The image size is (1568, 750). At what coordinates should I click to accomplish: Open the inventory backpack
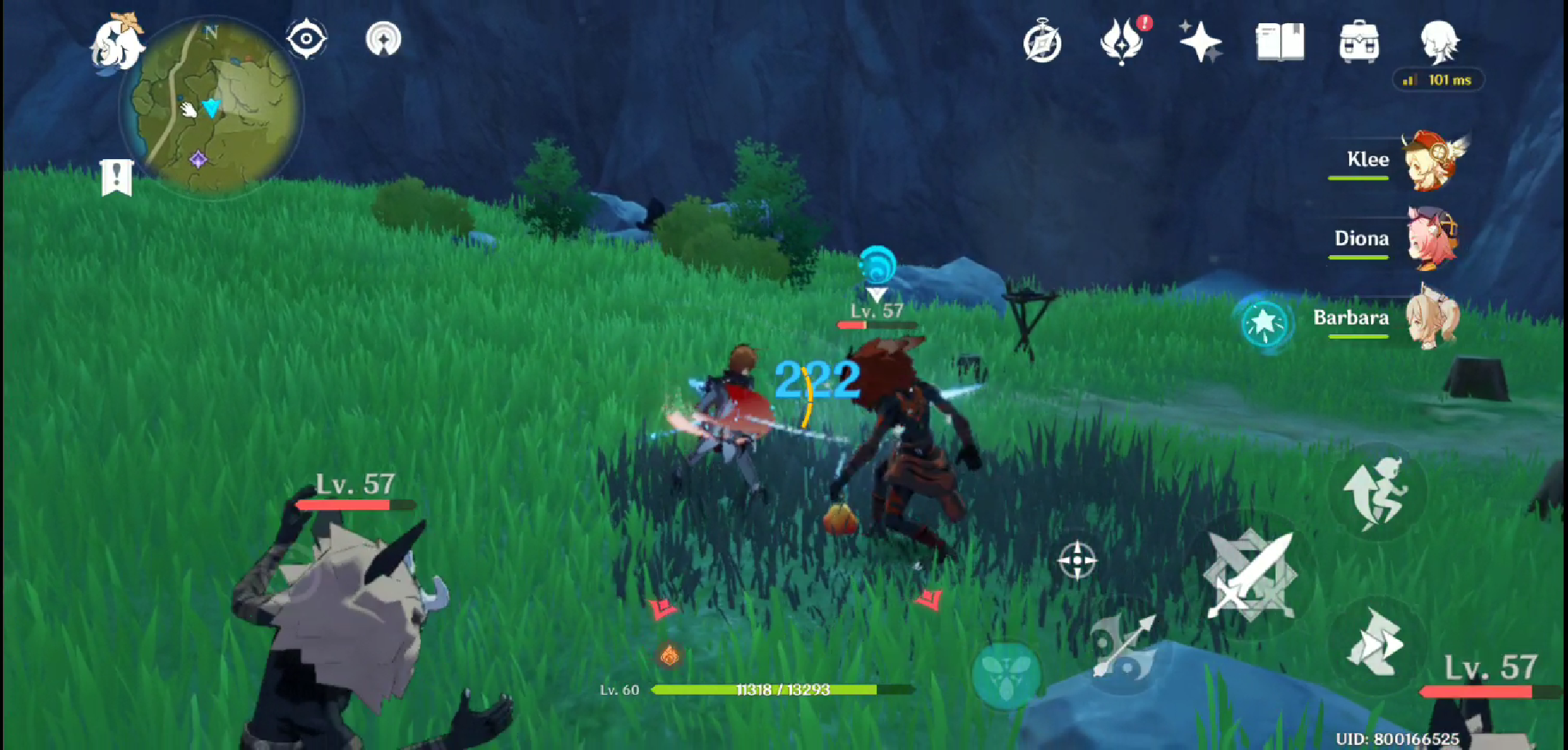1359,42
